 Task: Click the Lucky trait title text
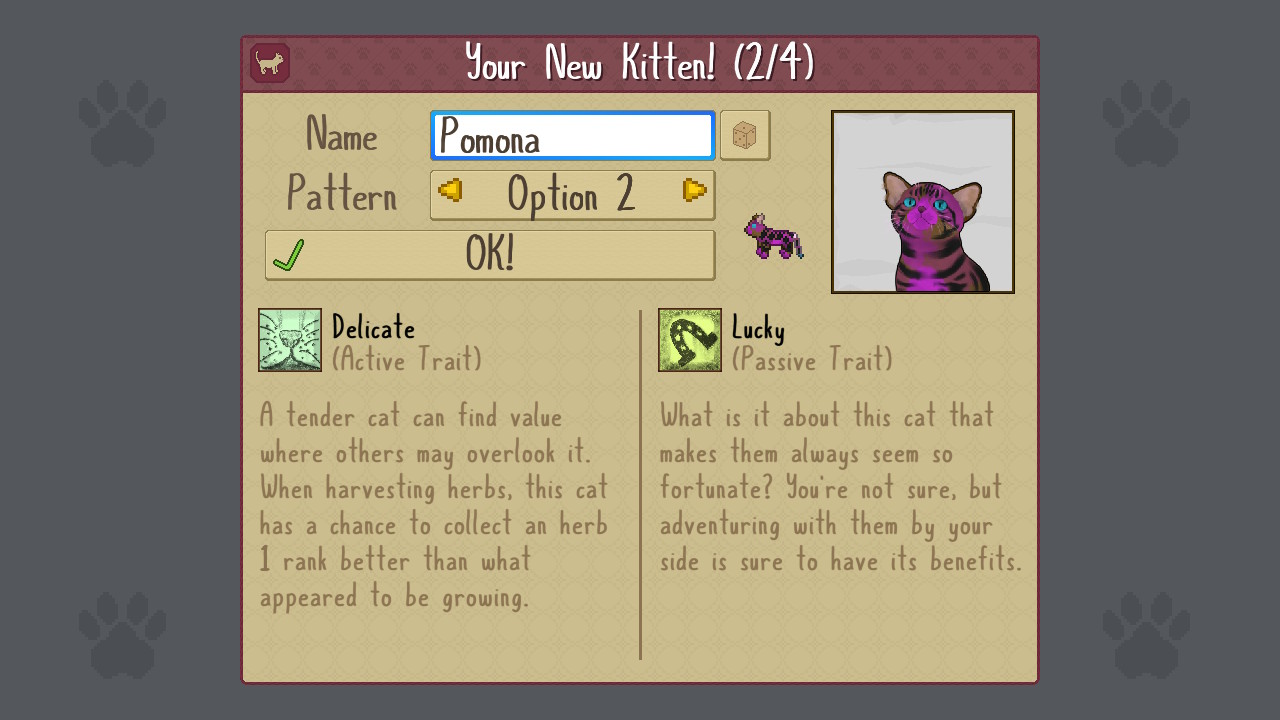click(760, 328)
